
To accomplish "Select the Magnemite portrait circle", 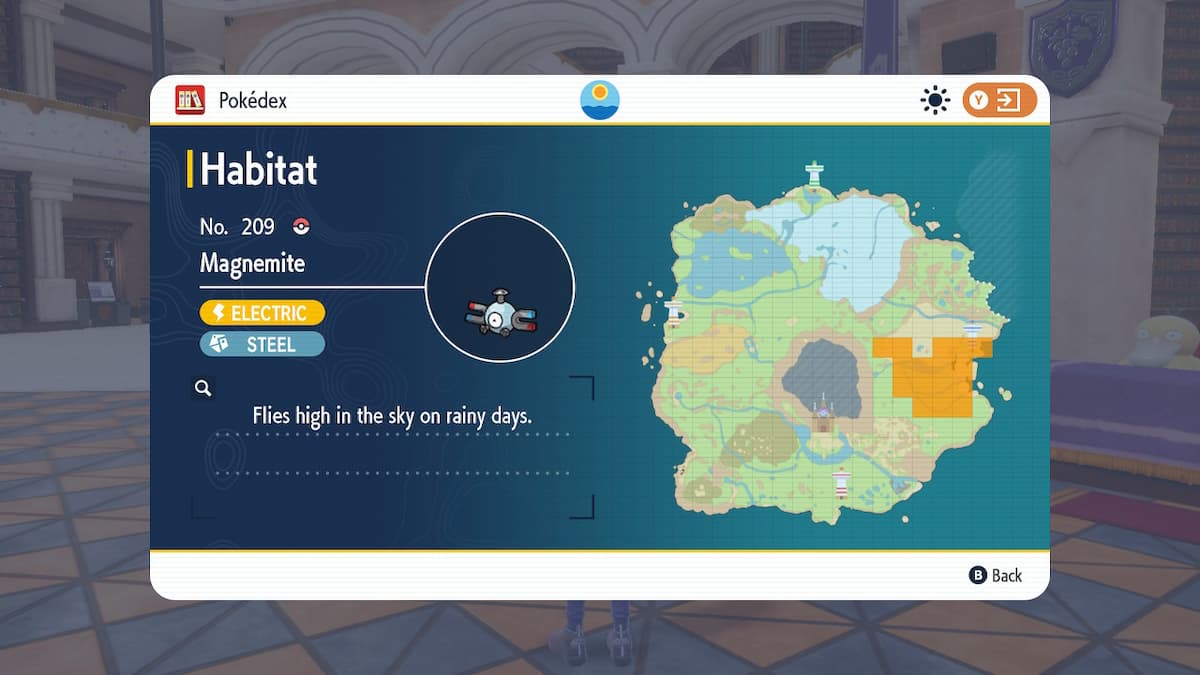I will (x=500, y=287).
